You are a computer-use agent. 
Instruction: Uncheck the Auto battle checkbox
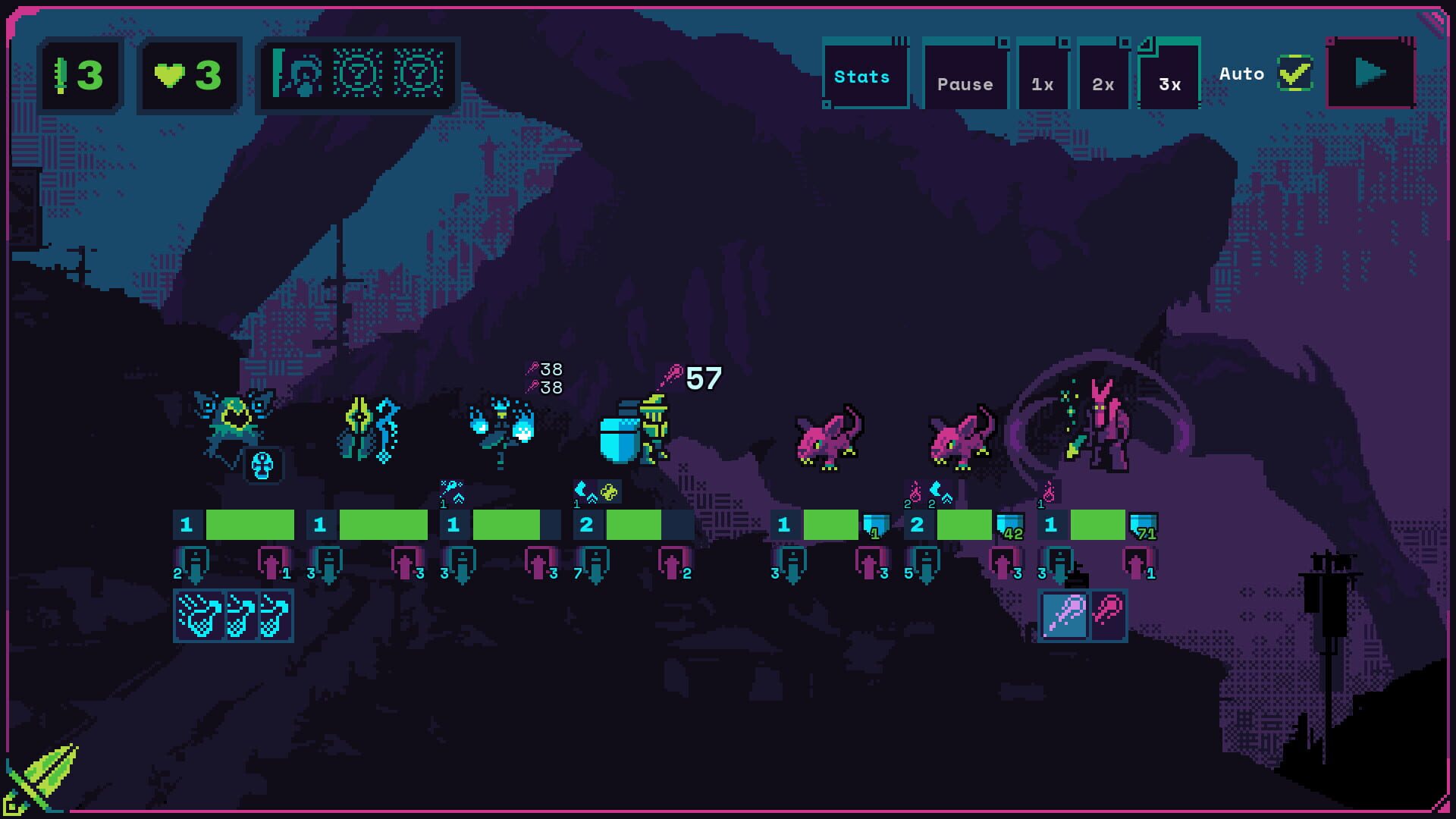point(1294,74)
